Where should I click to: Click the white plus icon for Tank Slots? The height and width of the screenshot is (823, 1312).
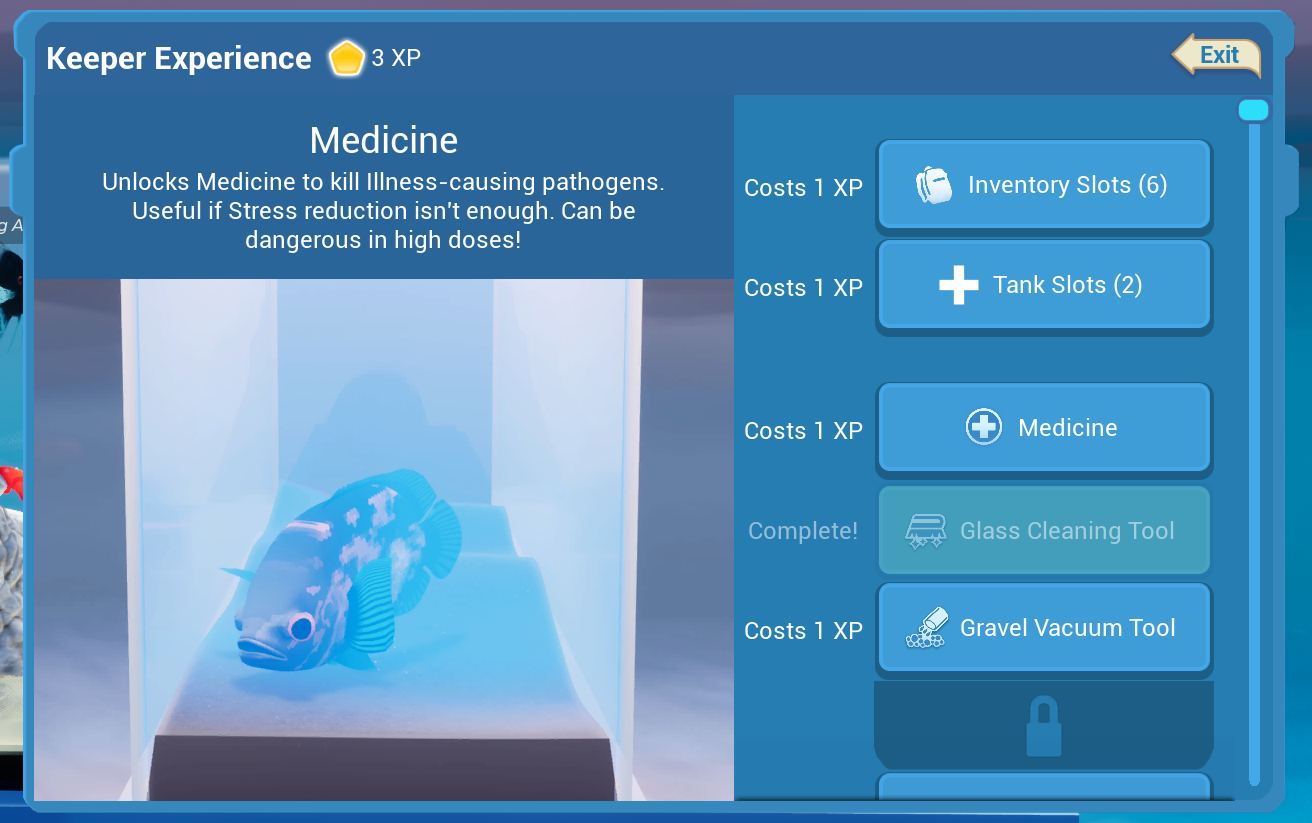[957, 285]
